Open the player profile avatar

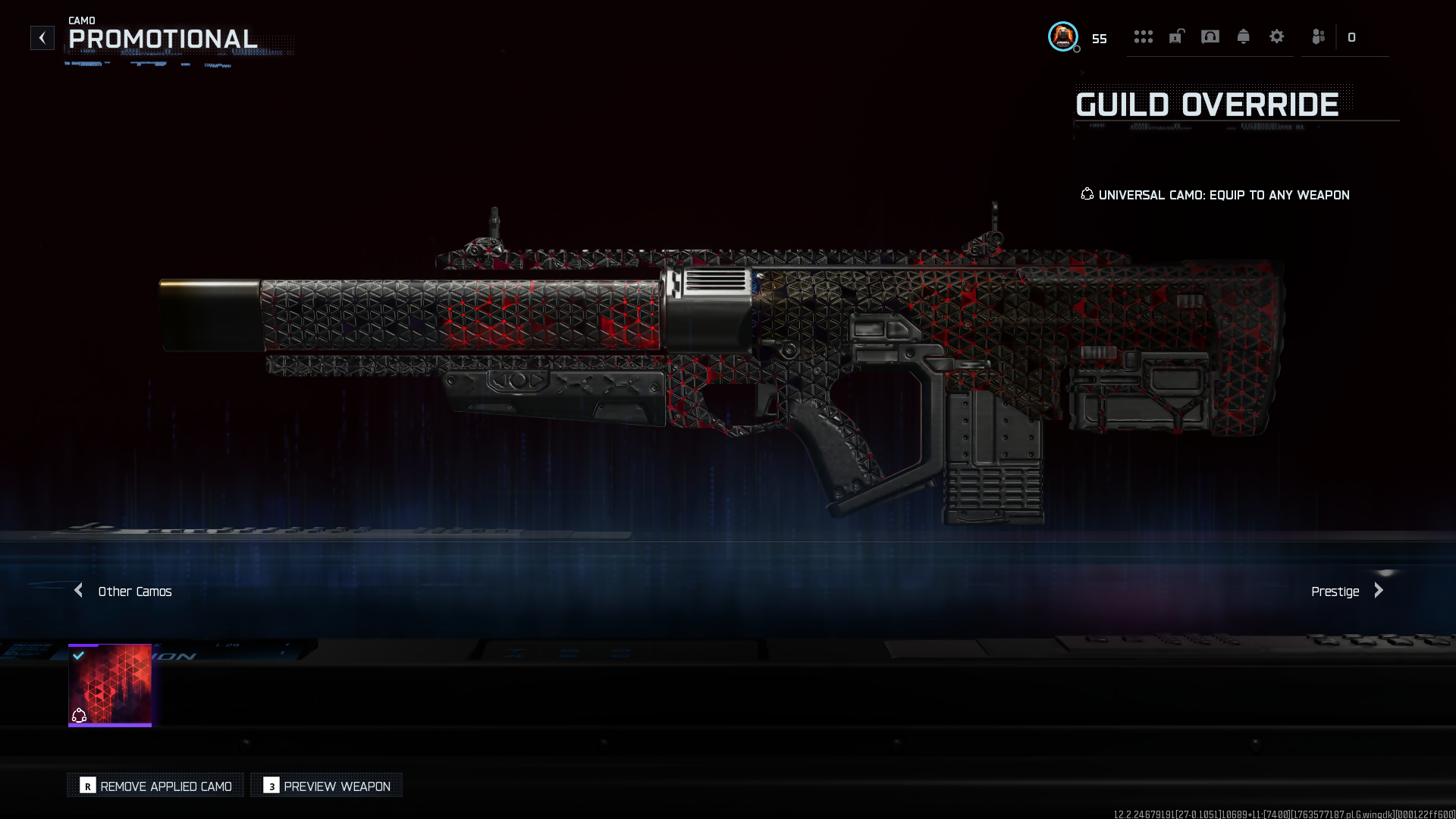pyautogui.click(x=1062, y=36)
